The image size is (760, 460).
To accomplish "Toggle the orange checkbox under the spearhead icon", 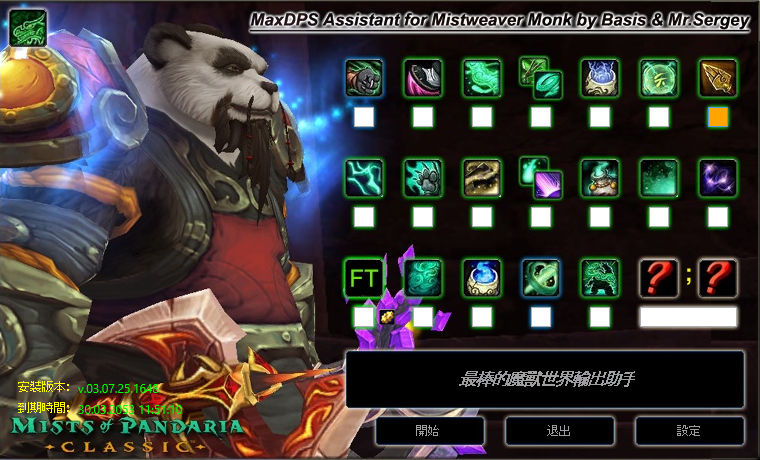I will pos(718,117).
